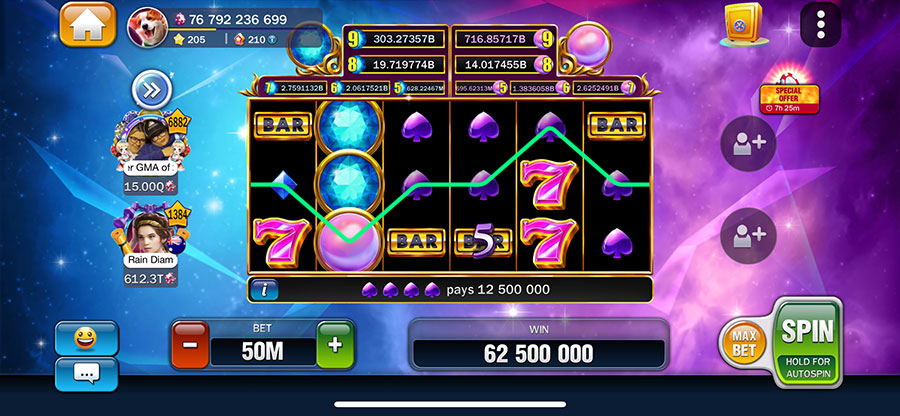Decrease the bet with the red minus
The width and height of the screenshot is (900, 416).
click(x=191, y=345)
